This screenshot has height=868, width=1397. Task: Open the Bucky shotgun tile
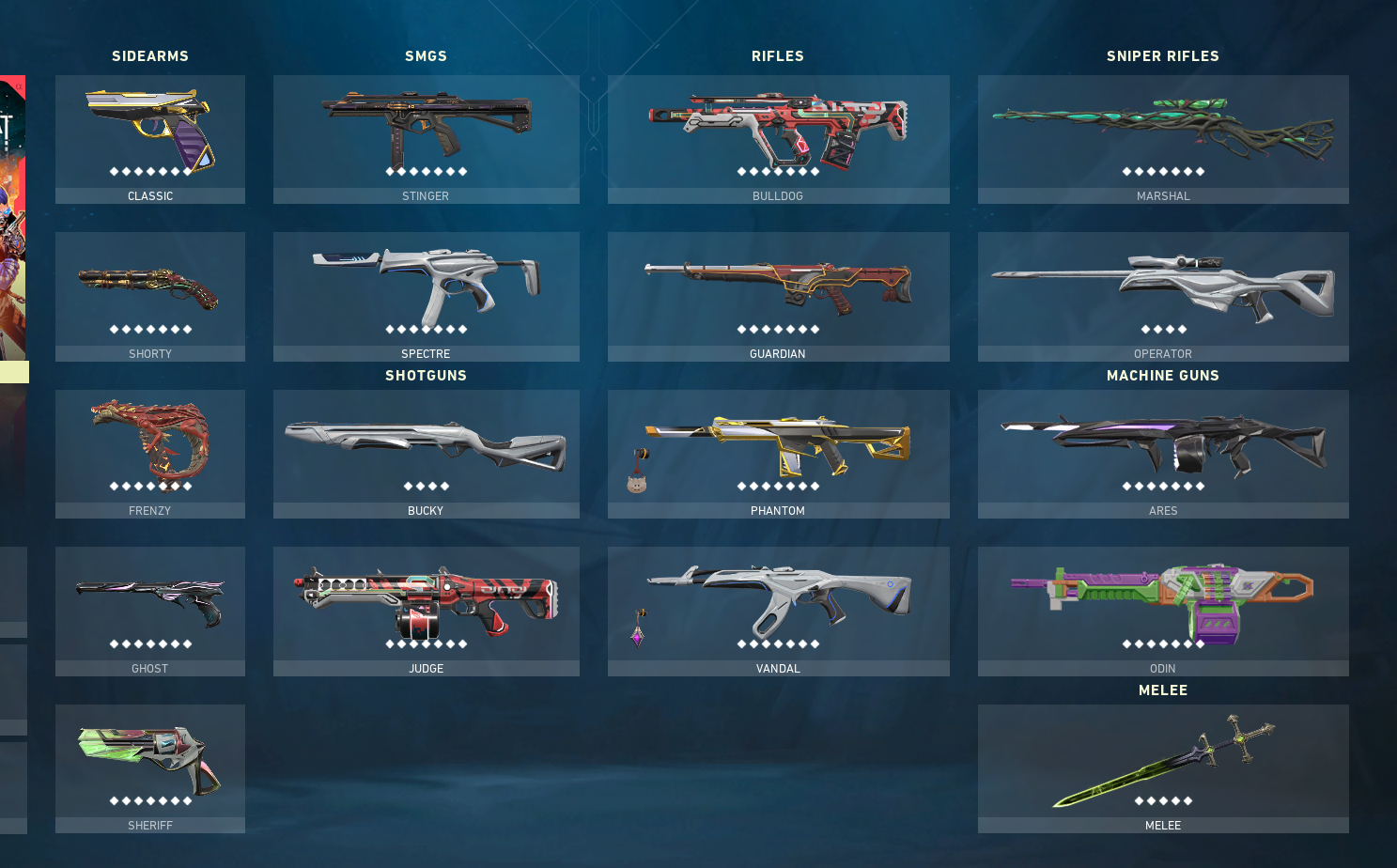click(426, 453)
